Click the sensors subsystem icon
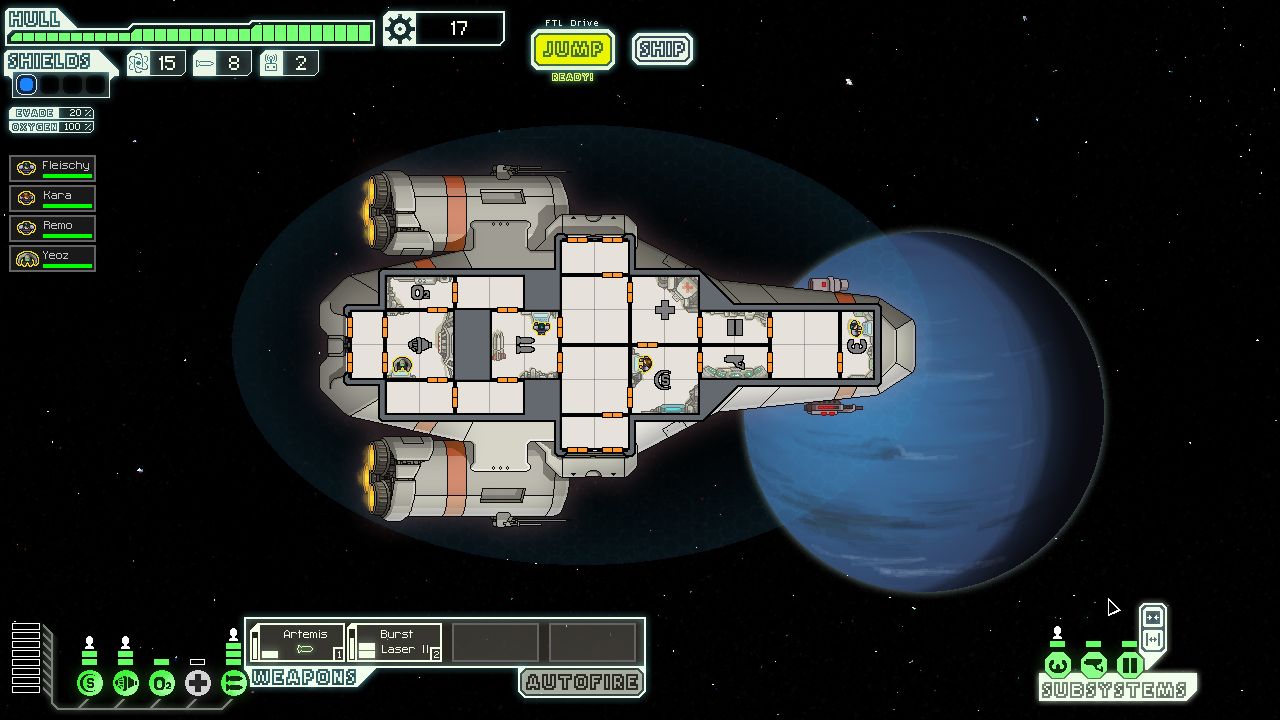 tap(1094, 665)
